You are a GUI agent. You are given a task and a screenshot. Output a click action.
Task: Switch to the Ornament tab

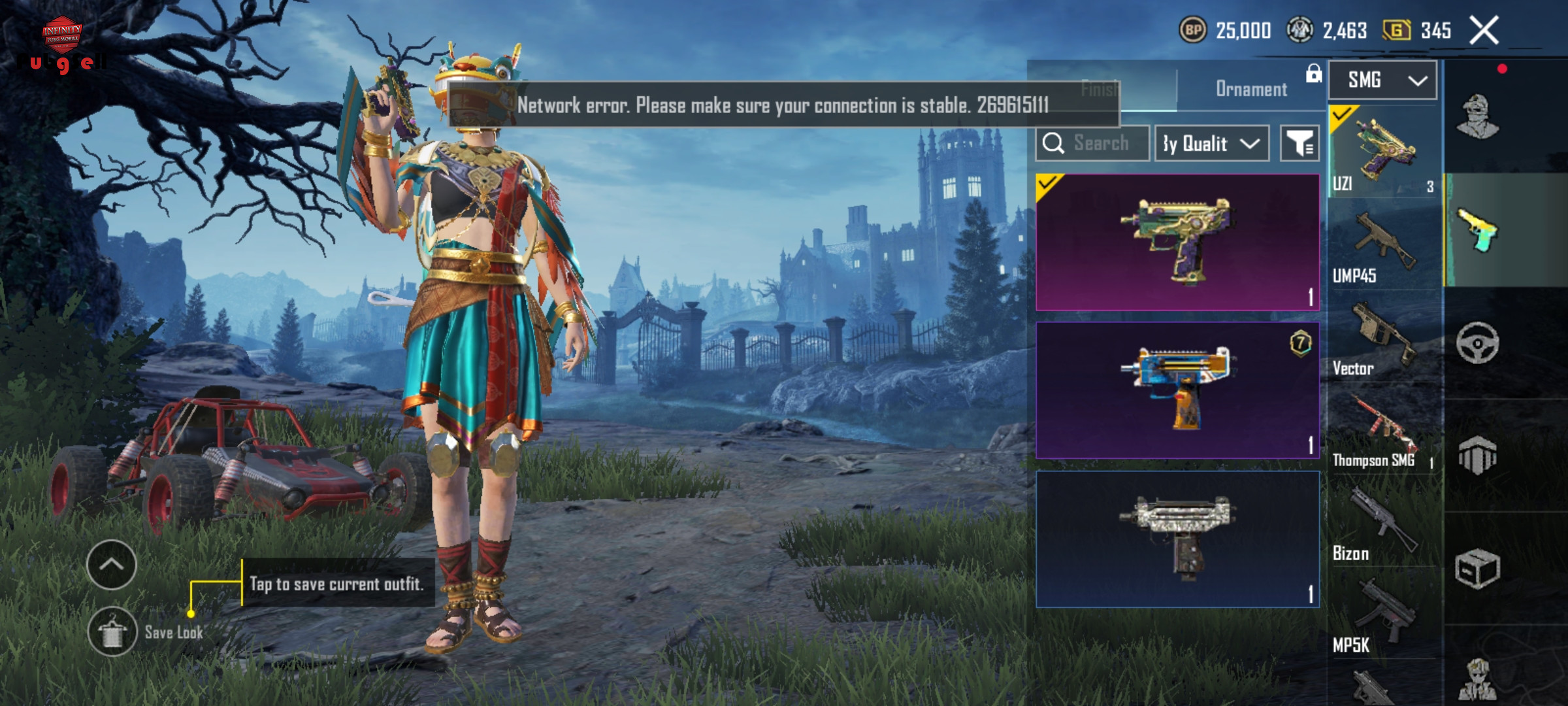point(1250,89)
